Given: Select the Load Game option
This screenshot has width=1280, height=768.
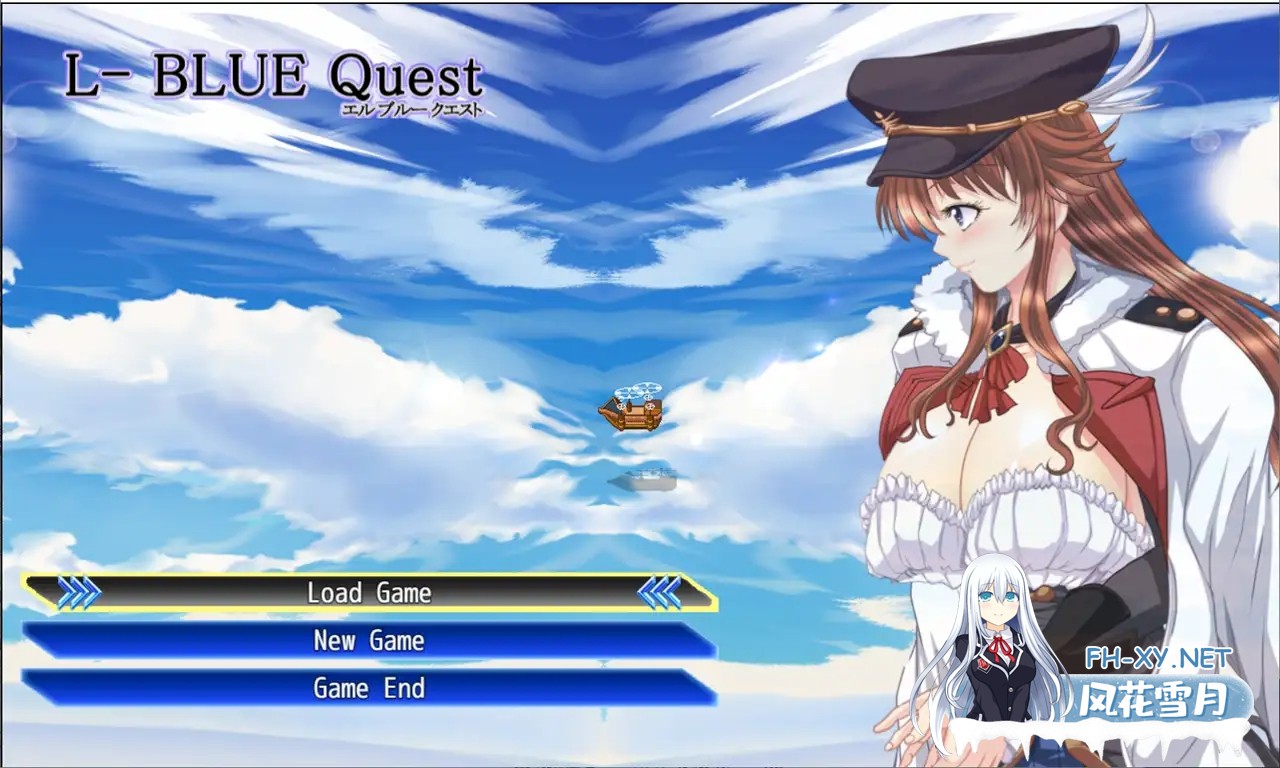Looking at the screenshot, I should pyautogui.click(x=369, y=593).
